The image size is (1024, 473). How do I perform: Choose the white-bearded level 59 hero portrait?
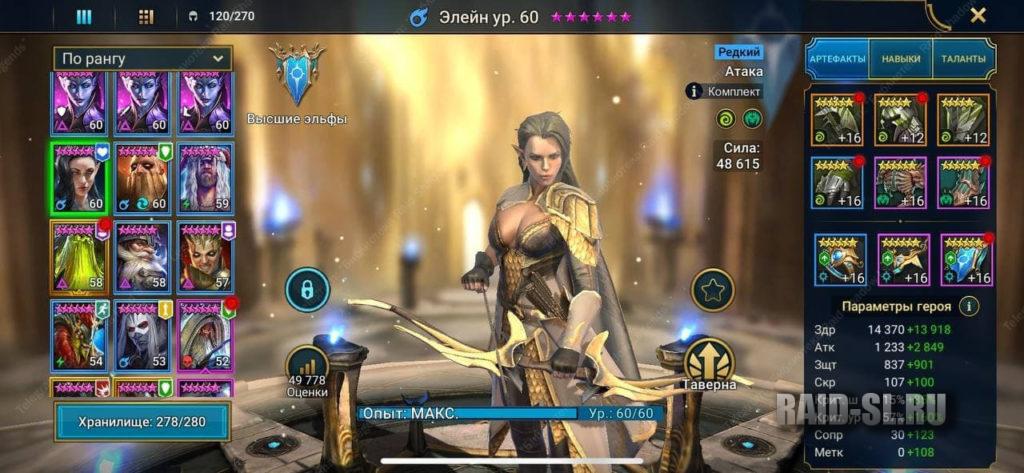206,178
